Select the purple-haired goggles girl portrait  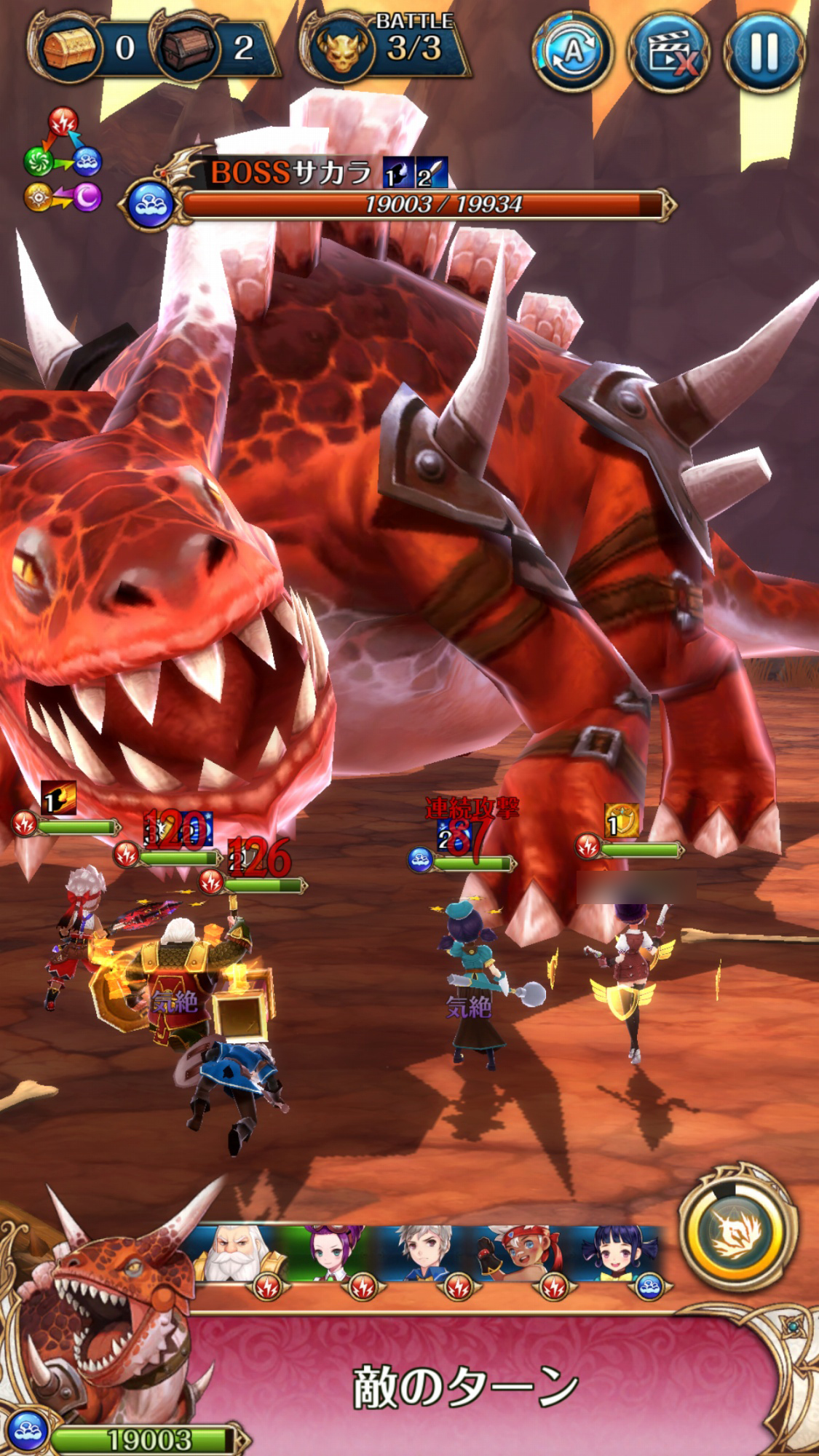pos(332,1254)
